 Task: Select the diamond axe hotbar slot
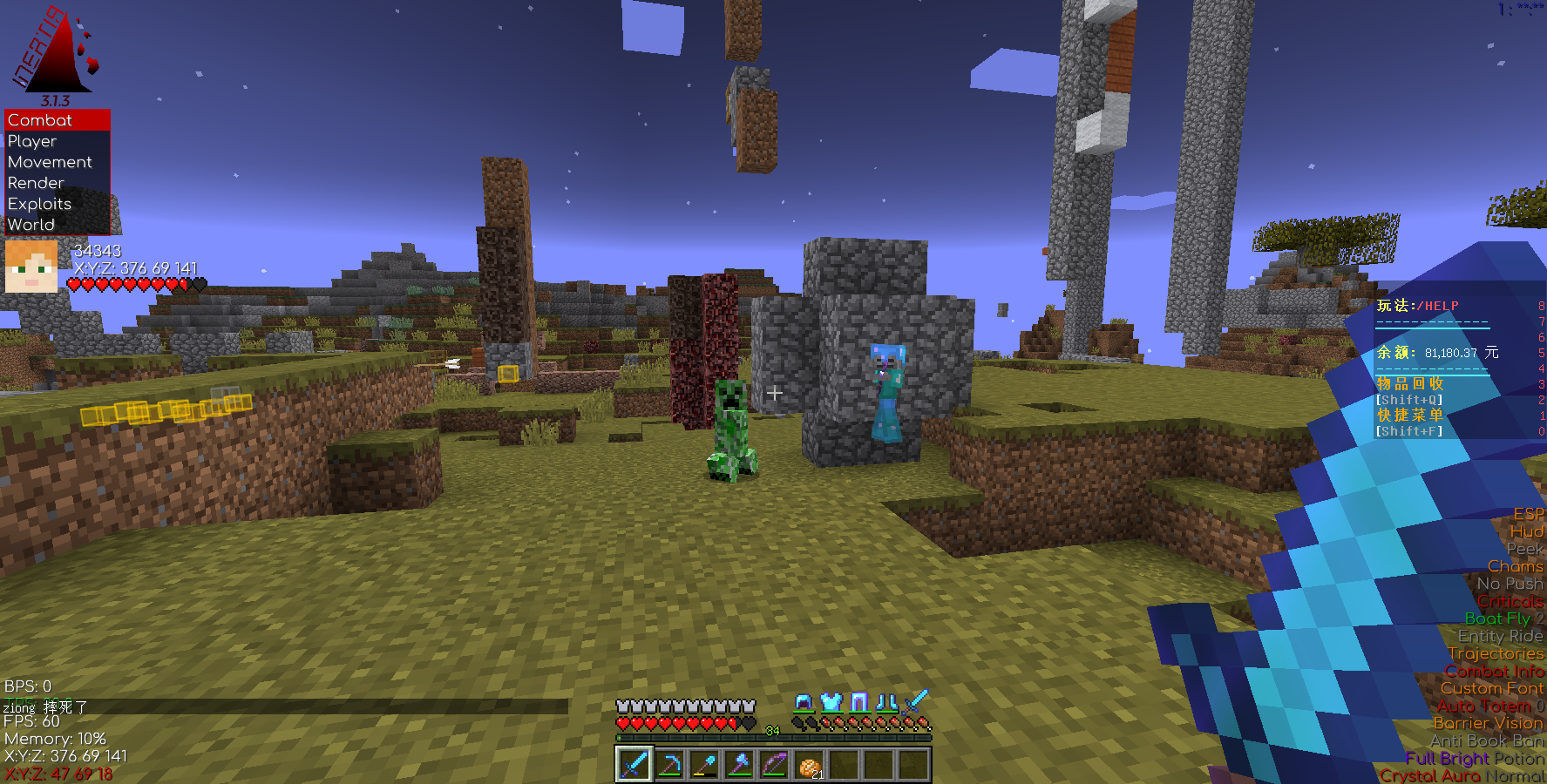(x=739, y=765)
